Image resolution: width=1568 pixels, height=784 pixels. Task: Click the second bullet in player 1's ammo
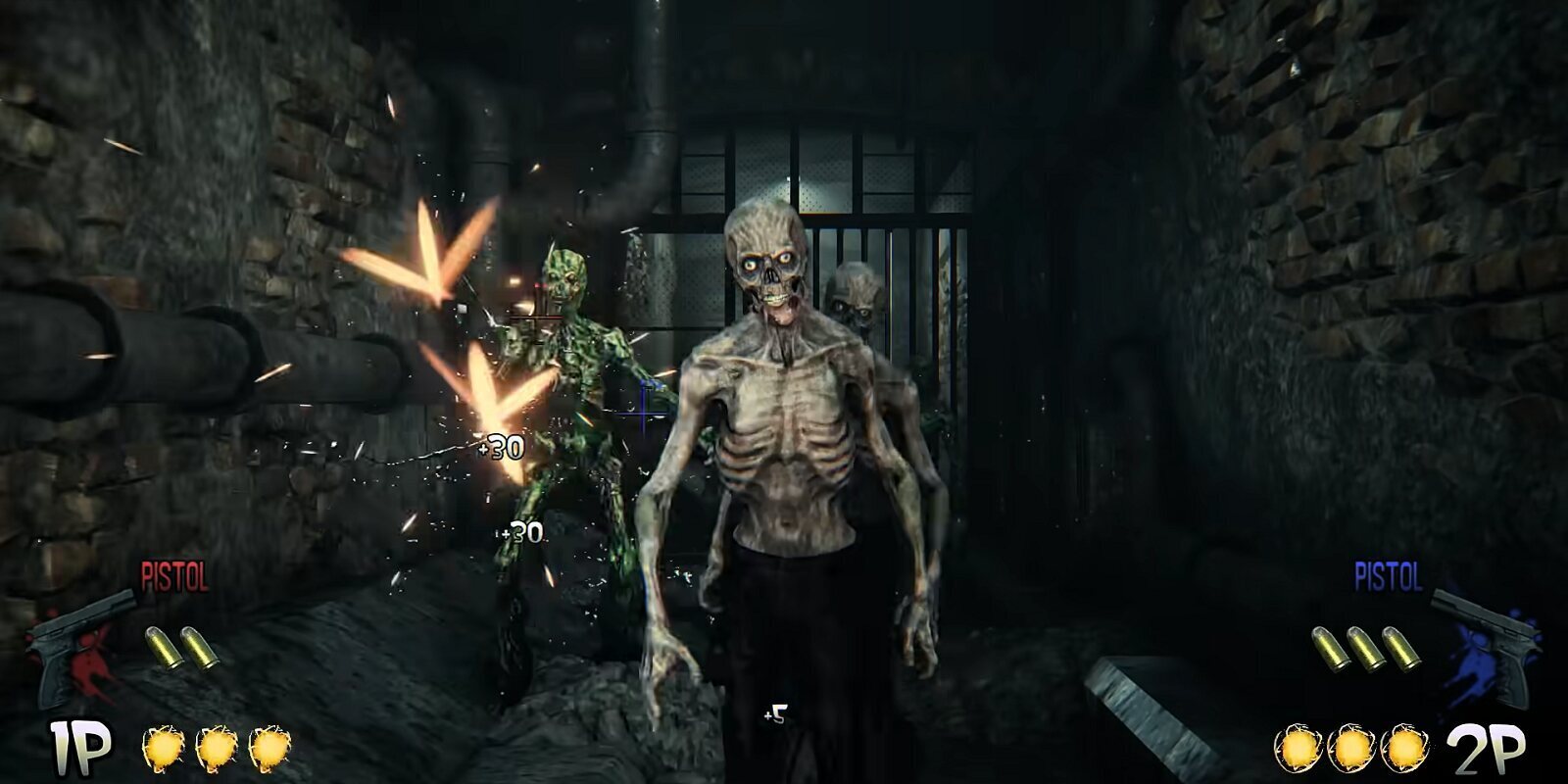(199, 649)
